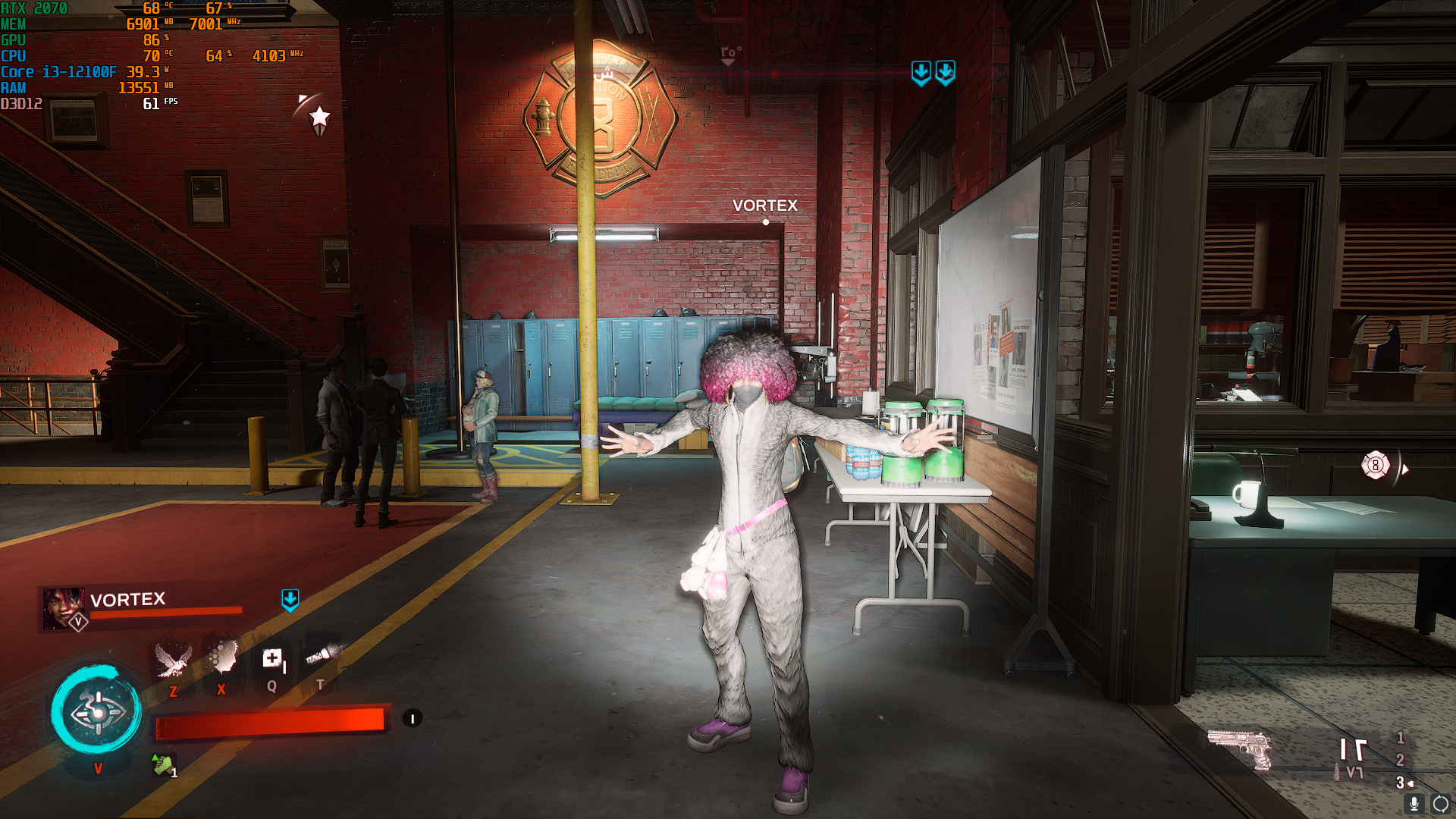Click the circular arrows sync icon

pos(1441,804)
